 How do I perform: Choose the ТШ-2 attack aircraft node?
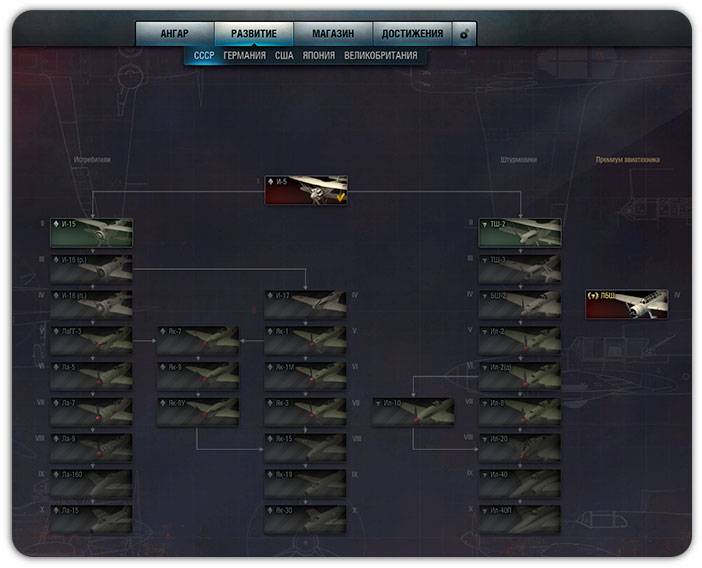(x=519, y=233)
